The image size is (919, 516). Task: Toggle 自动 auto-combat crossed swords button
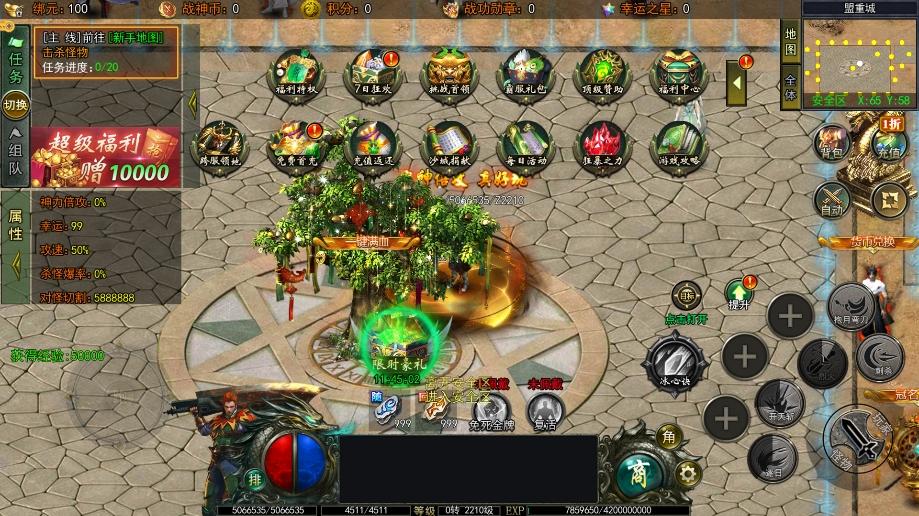(x=832, y=198)
